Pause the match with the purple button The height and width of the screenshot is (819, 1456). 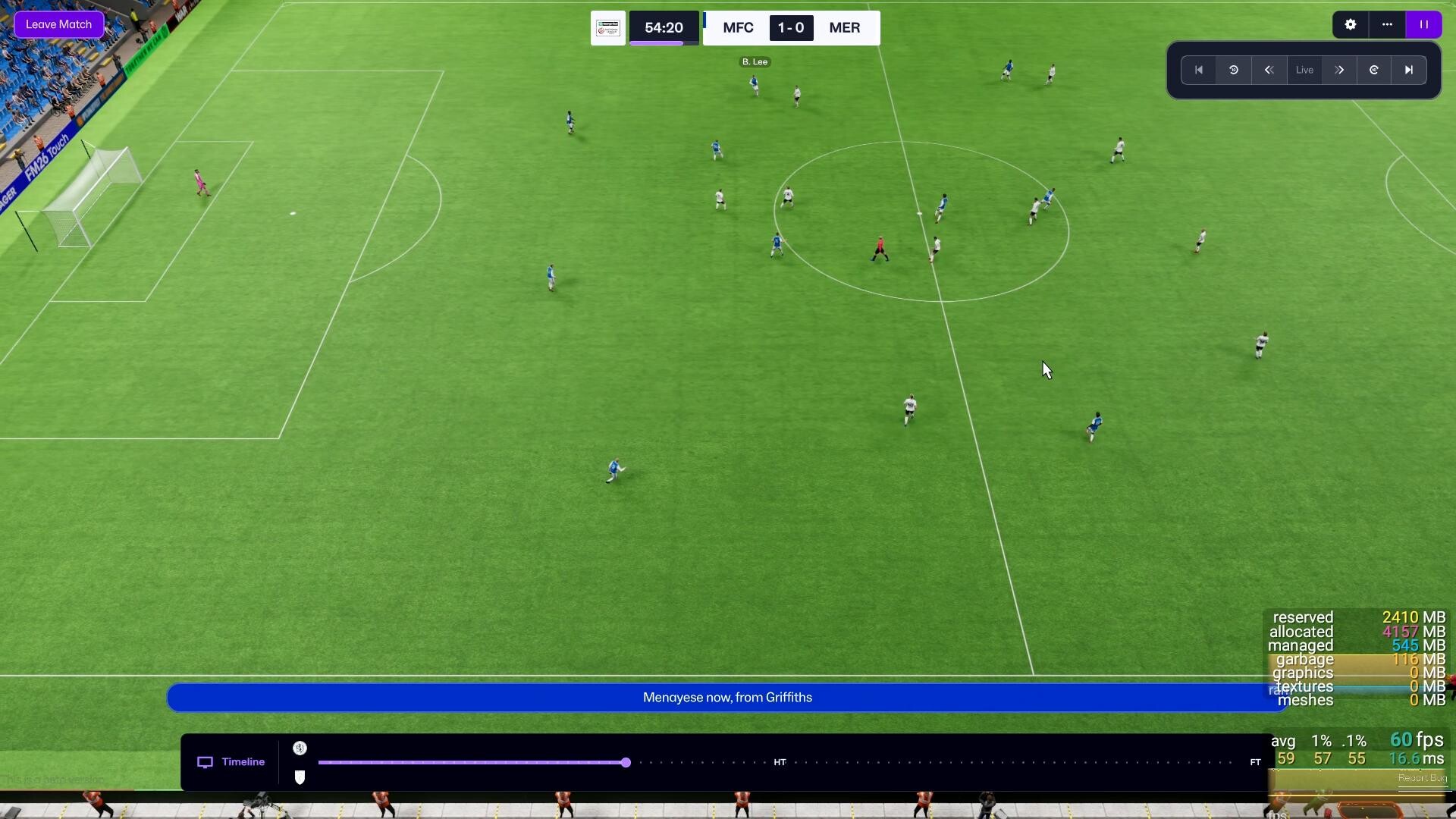(1423, 24)
